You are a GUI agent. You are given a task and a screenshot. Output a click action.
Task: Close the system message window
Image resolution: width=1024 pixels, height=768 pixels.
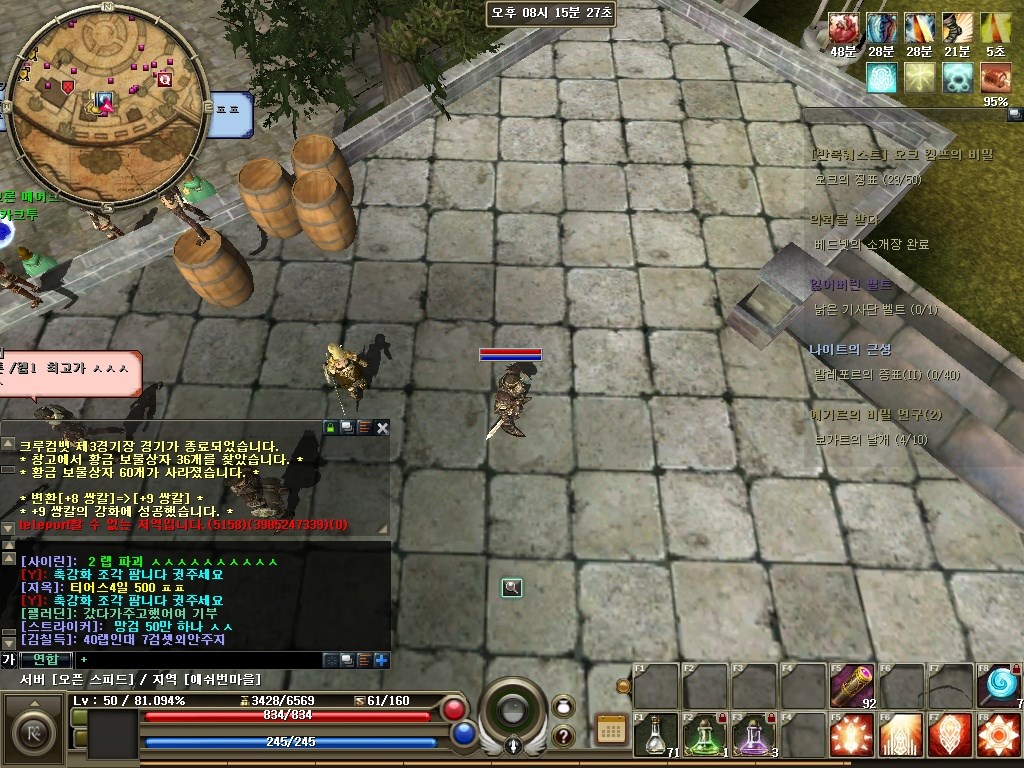pyautogui.click(x=382, y=428)
